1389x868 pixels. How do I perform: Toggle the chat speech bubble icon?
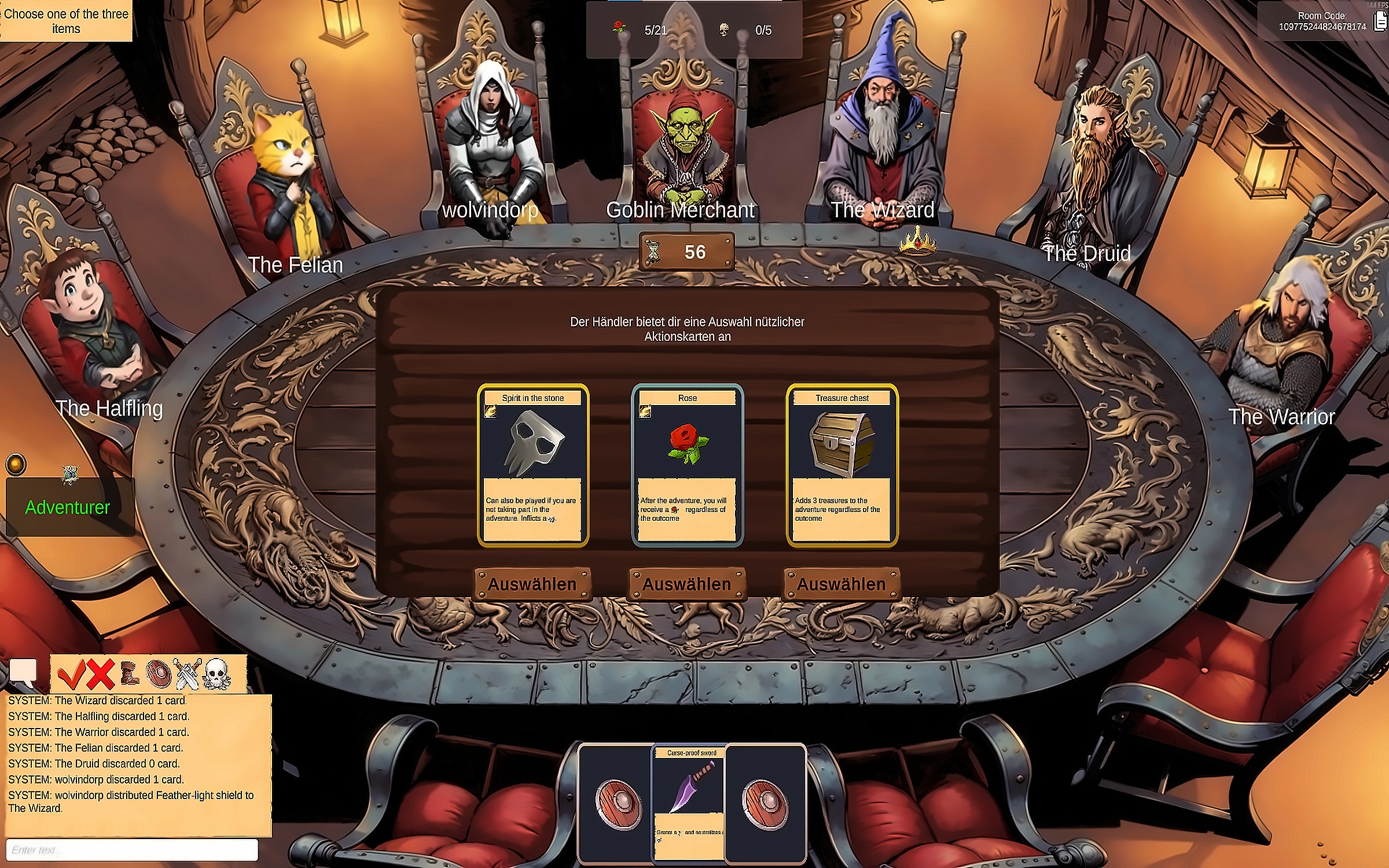click(x=24, y=672)
